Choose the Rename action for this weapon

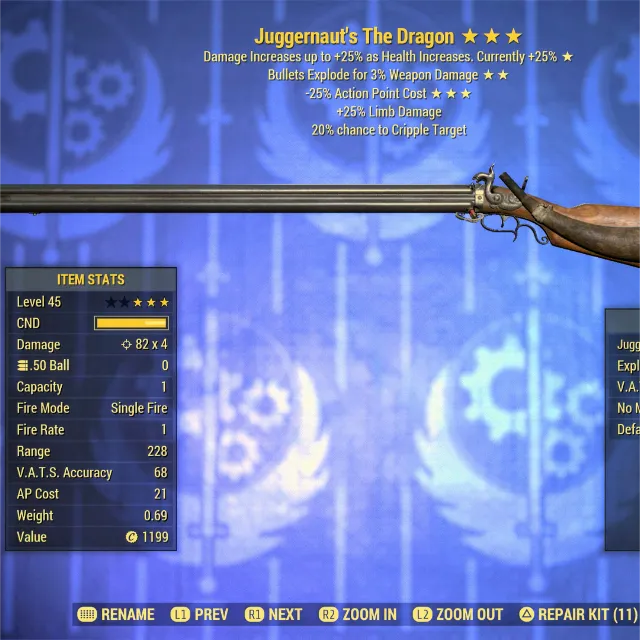pos(117,614)
